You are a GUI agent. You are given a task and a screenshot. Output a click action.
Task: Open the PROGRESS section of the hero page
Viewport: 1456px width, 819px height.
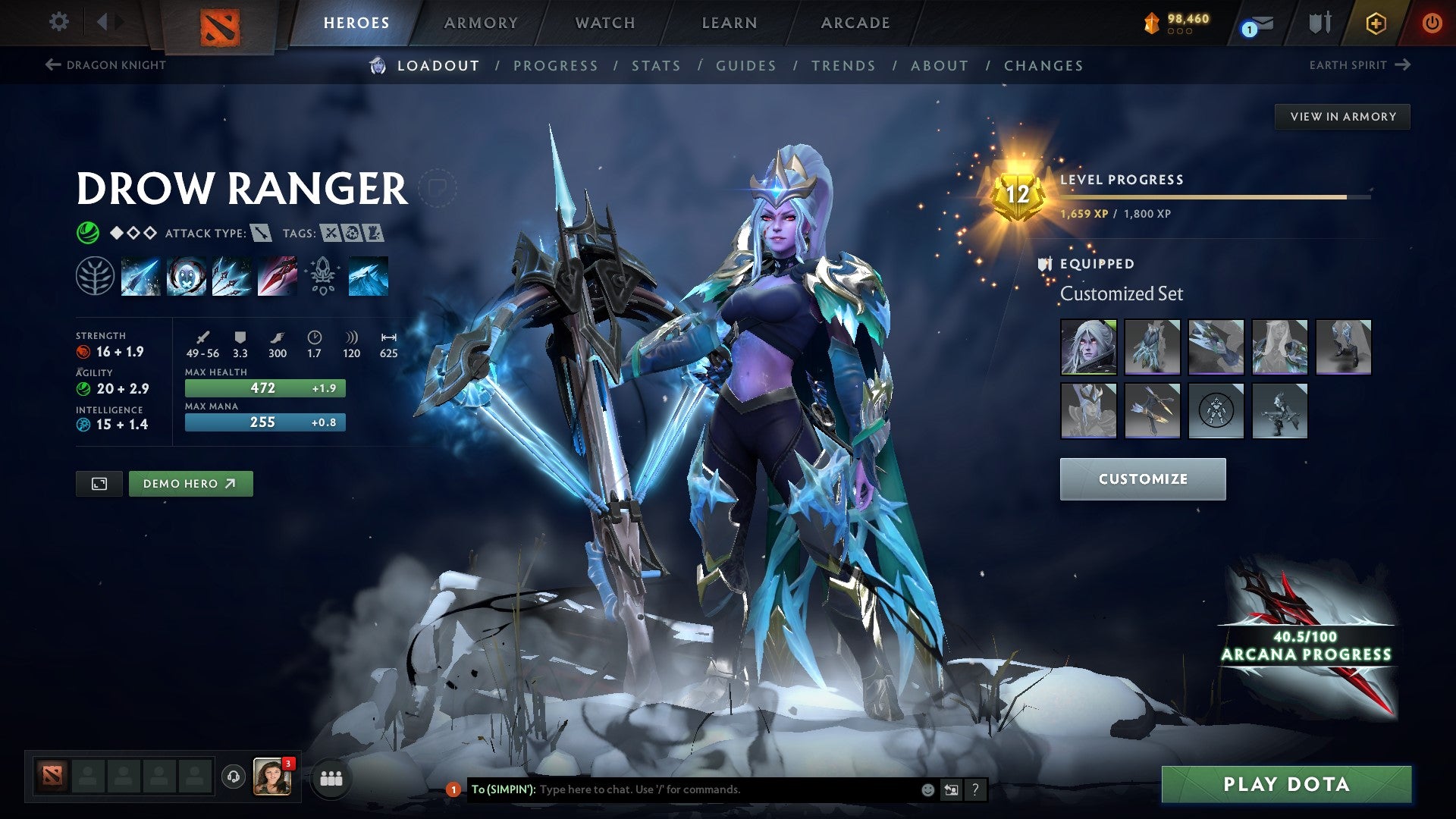click(556, 66)
